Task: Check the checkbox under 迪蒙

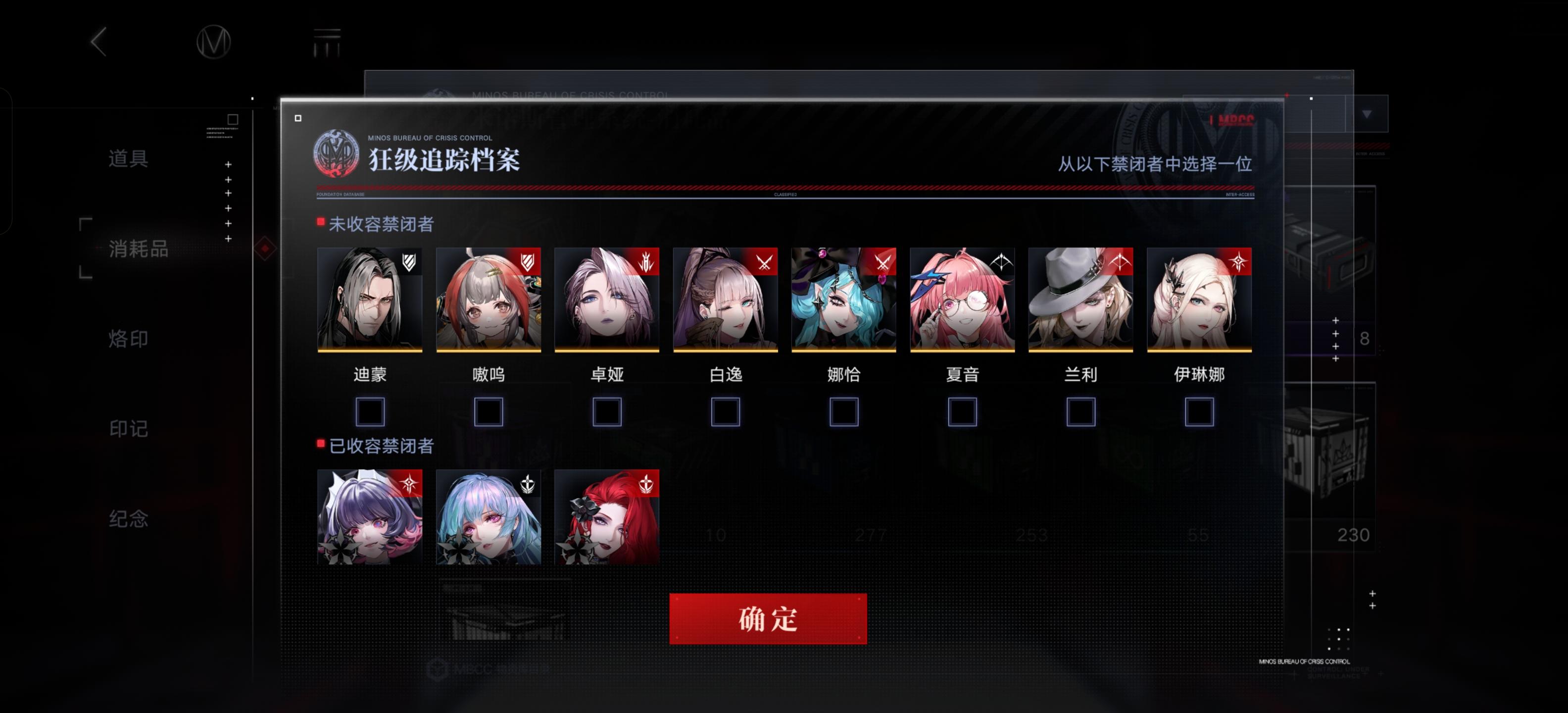Action: coord(370,411)
